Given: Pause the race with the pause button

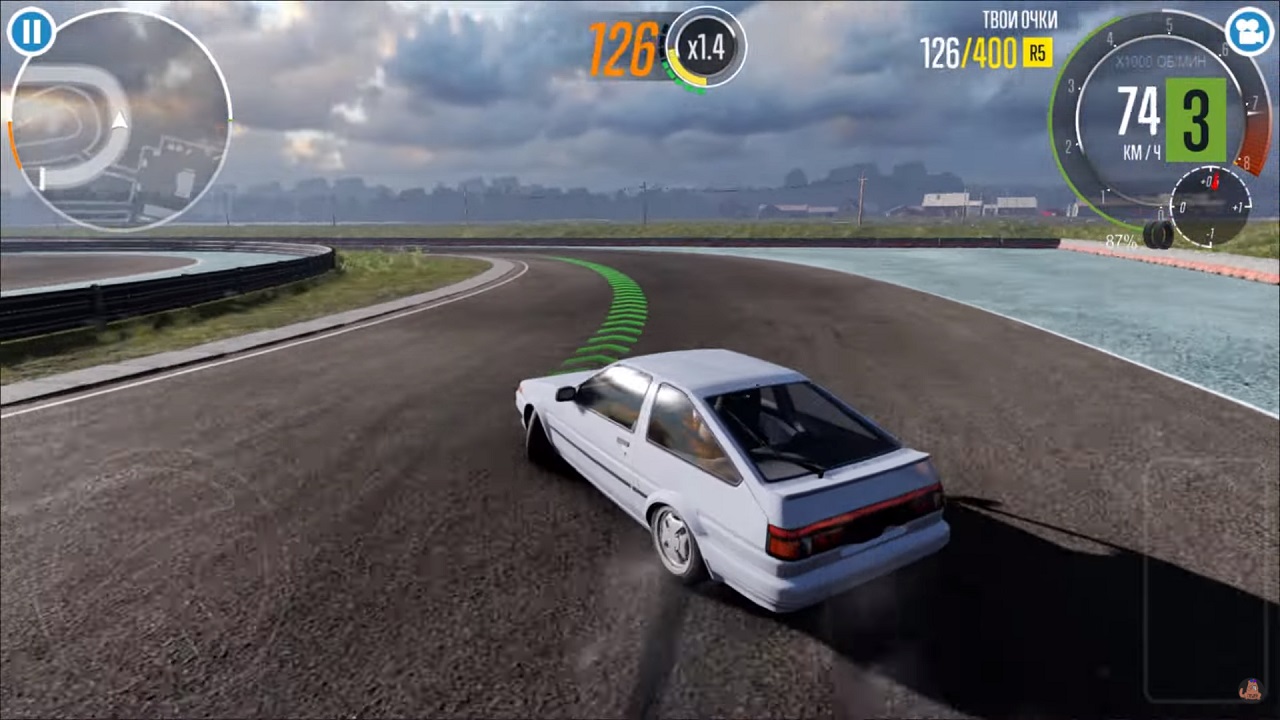Looking at the screenshot, I should (x=31, y=31).
